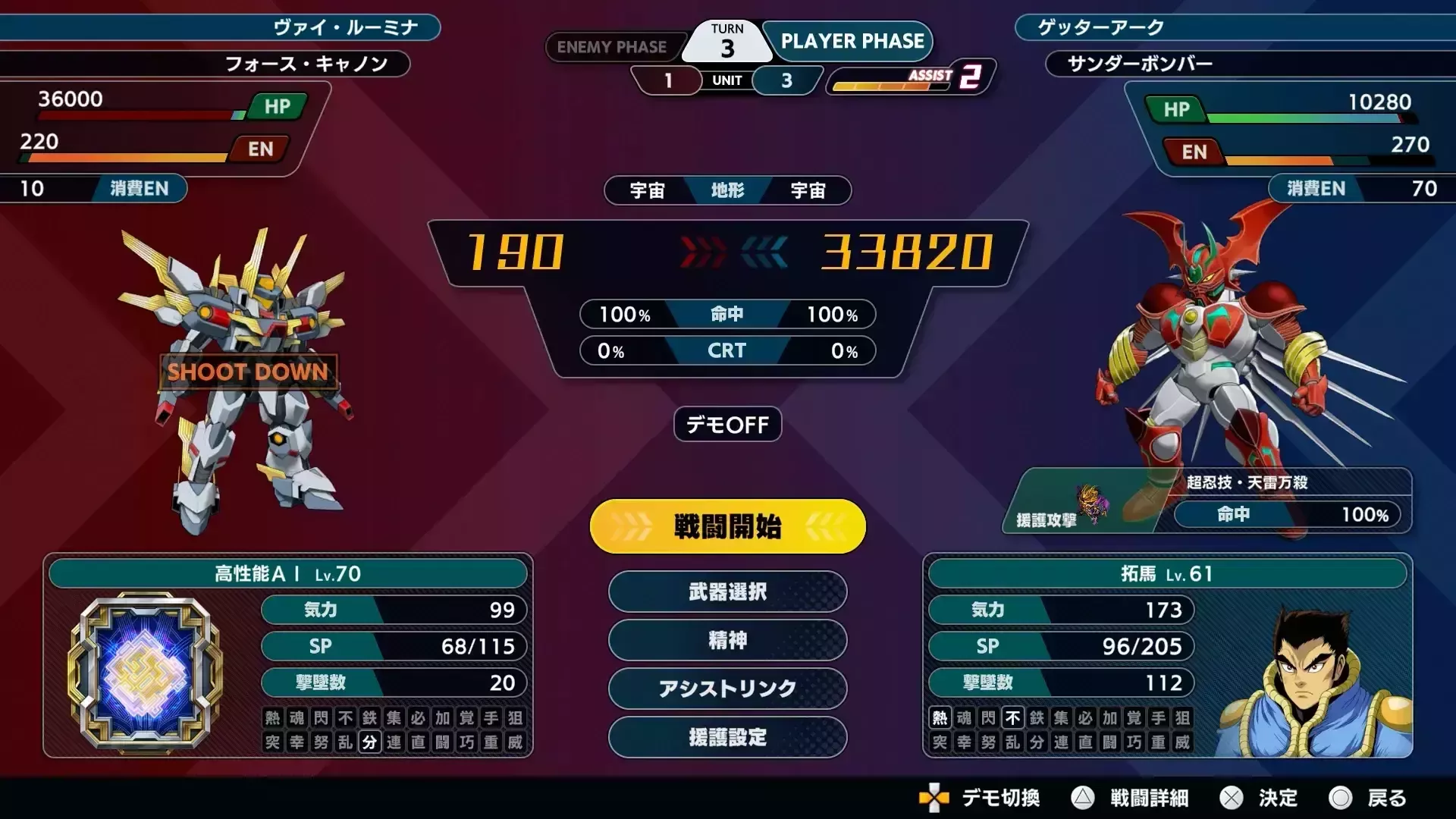The height and width of the screenshot is (819, 1456).
Task: Open the アシストリンク options
Action: click(726, 689)
